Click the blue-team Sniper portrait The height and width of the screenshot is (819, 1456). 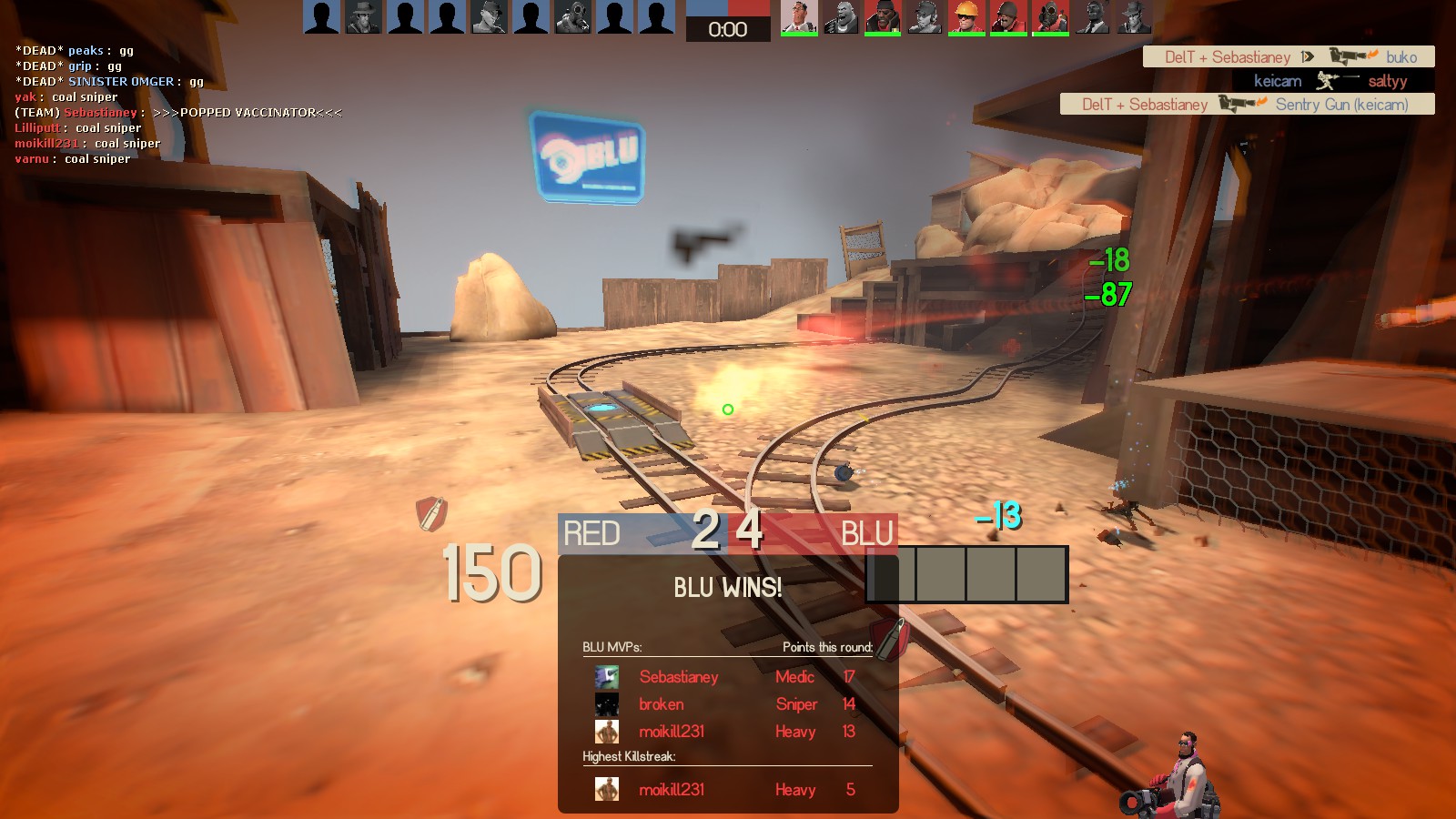tap(363, 17)
